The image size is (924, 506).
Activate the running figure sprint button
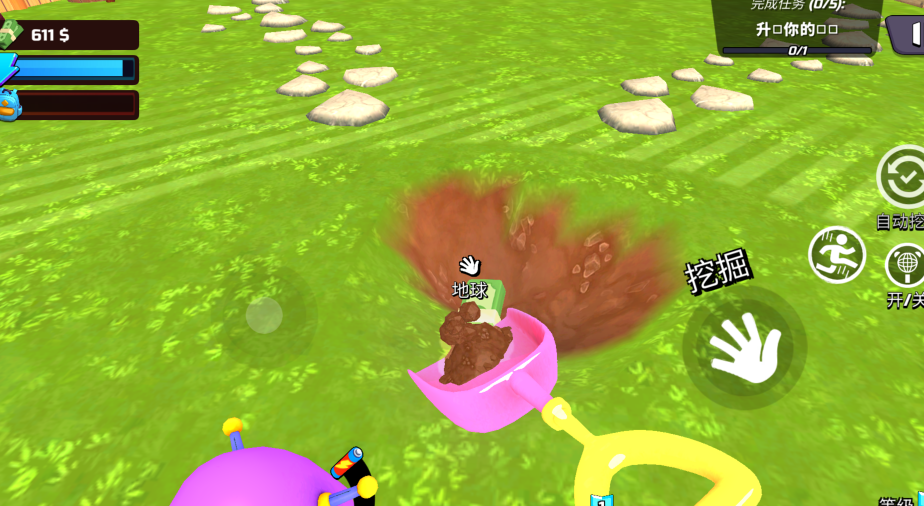point(836,254)
